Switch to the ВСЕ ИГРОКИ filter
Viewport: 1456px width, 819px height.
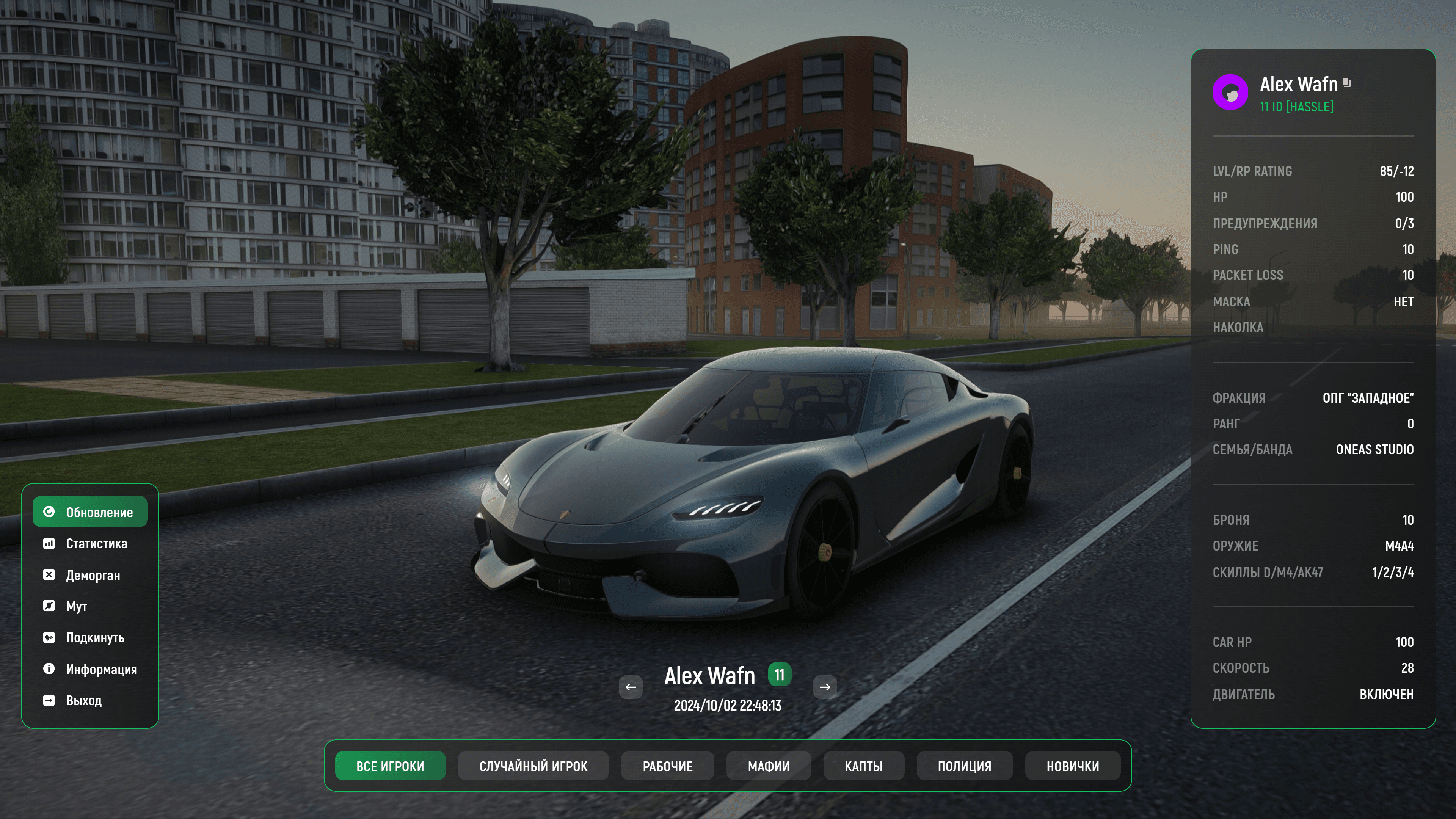point(390,766)
